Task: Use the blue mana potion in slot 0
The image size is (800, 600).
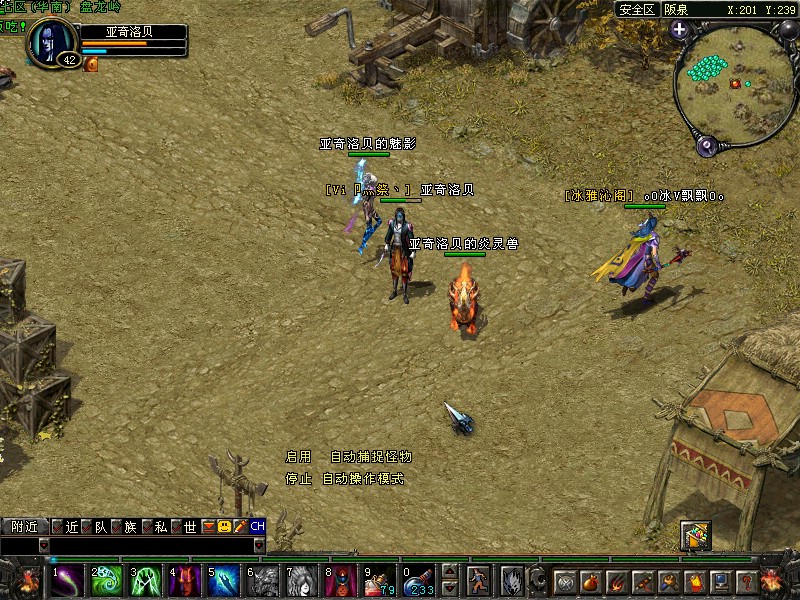Action: pos(418,580)
